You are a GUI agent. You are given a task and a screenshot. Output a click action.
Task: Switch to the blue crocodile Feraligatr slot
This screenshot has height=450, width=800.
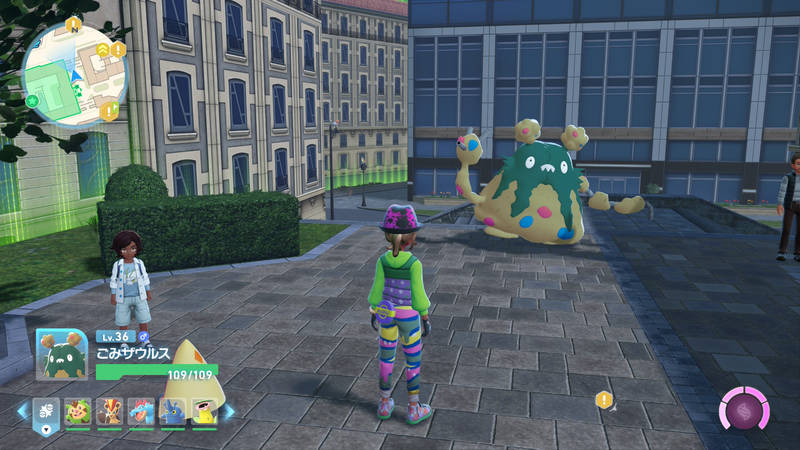point(141,410)
